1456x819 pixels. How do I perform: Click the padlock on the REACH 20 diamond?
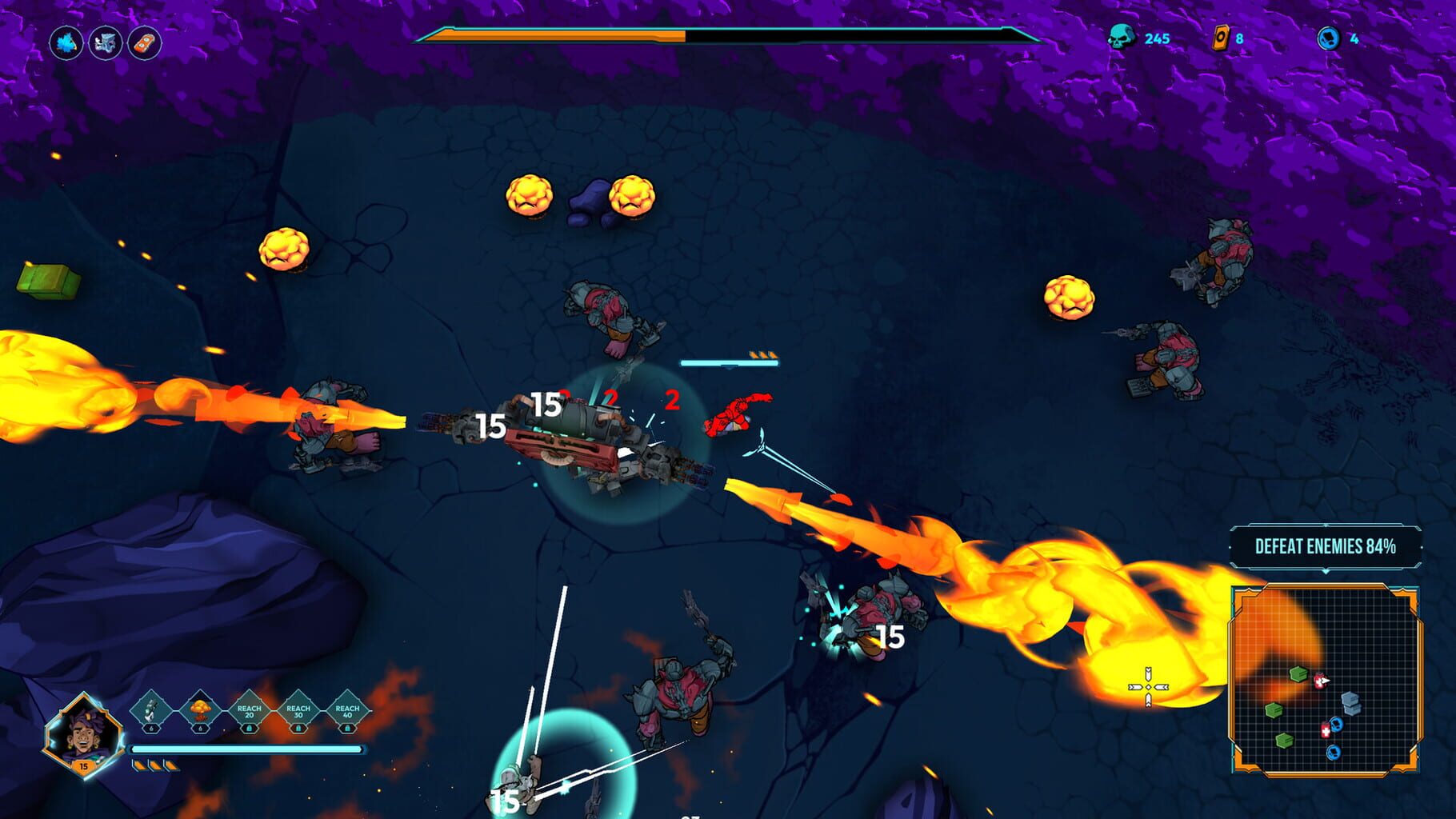[250, 729]
